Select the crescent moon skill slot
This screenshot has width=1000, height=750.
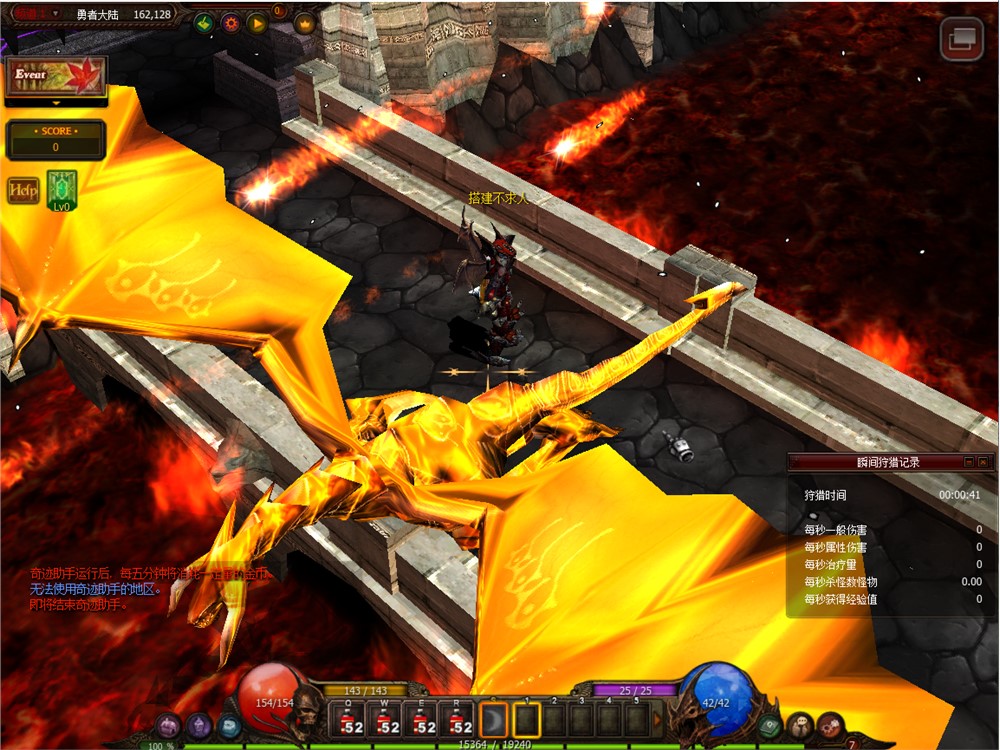(495, 720)
